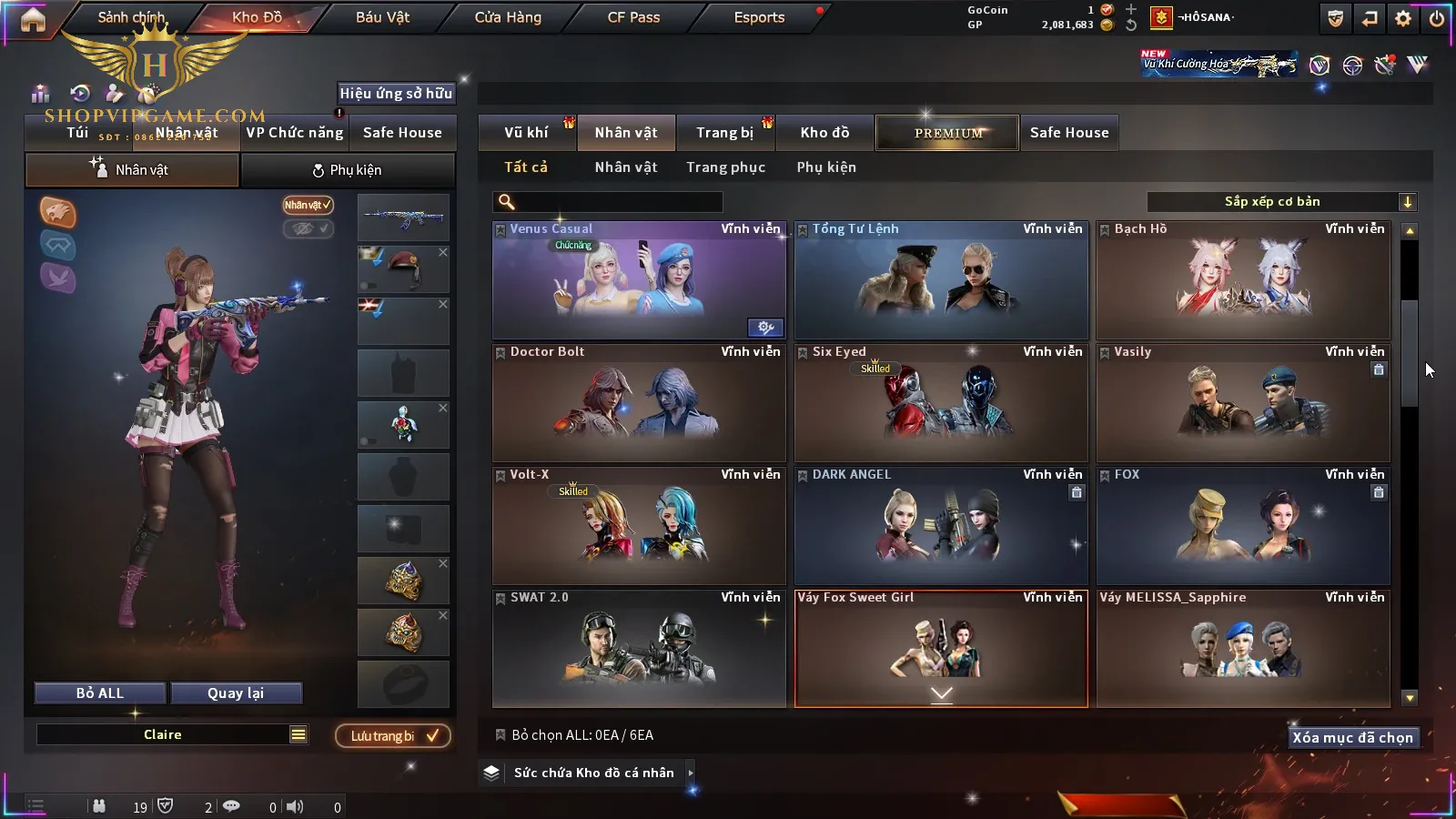Open the Cửa Hàng shop menu
This screenshot has height=819, width=1456.
tap(508, 17)
